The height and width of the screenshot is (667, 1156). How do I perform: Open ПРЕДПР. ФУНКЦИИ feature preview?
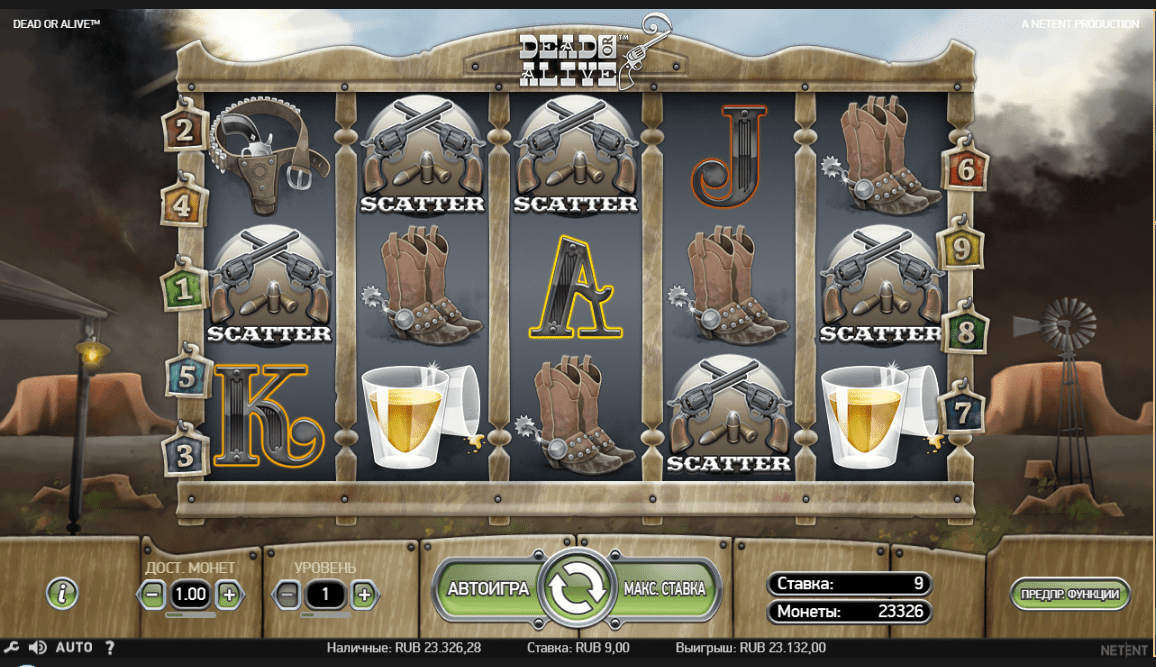1070,594
